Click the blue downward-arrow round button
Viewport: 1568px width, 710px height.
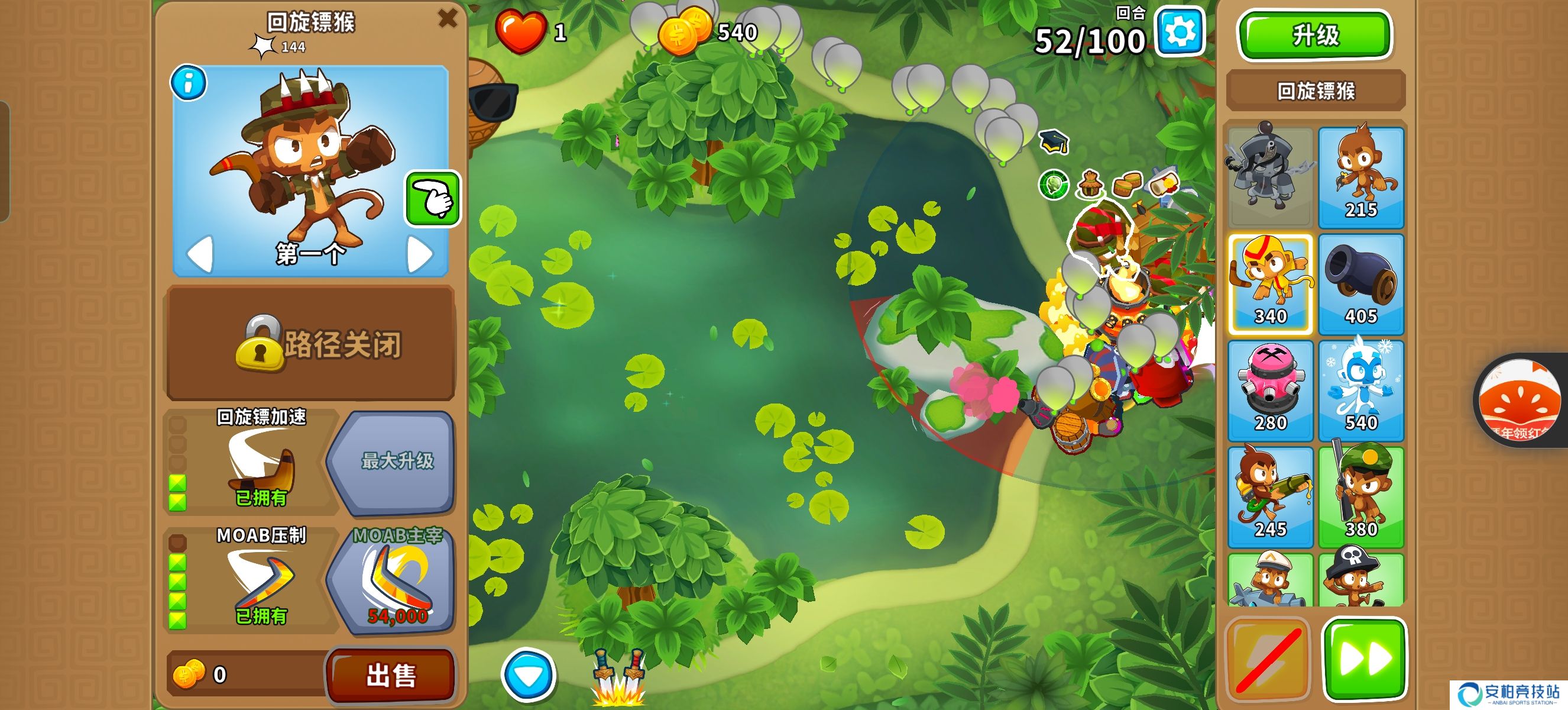529,674
